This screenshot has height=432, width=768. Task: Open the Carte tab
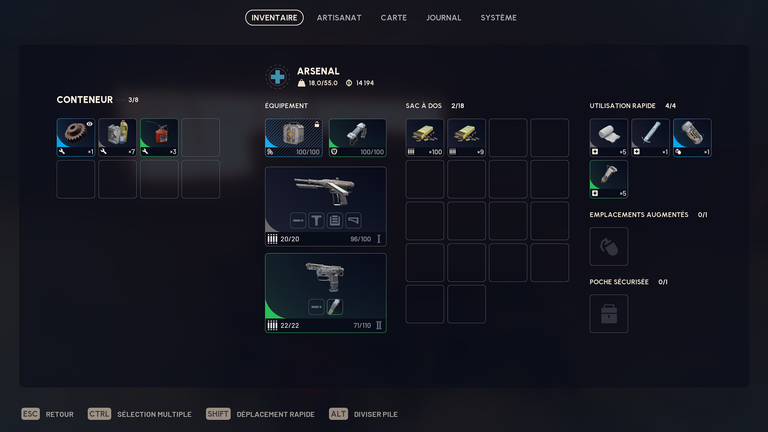(393, 18)
